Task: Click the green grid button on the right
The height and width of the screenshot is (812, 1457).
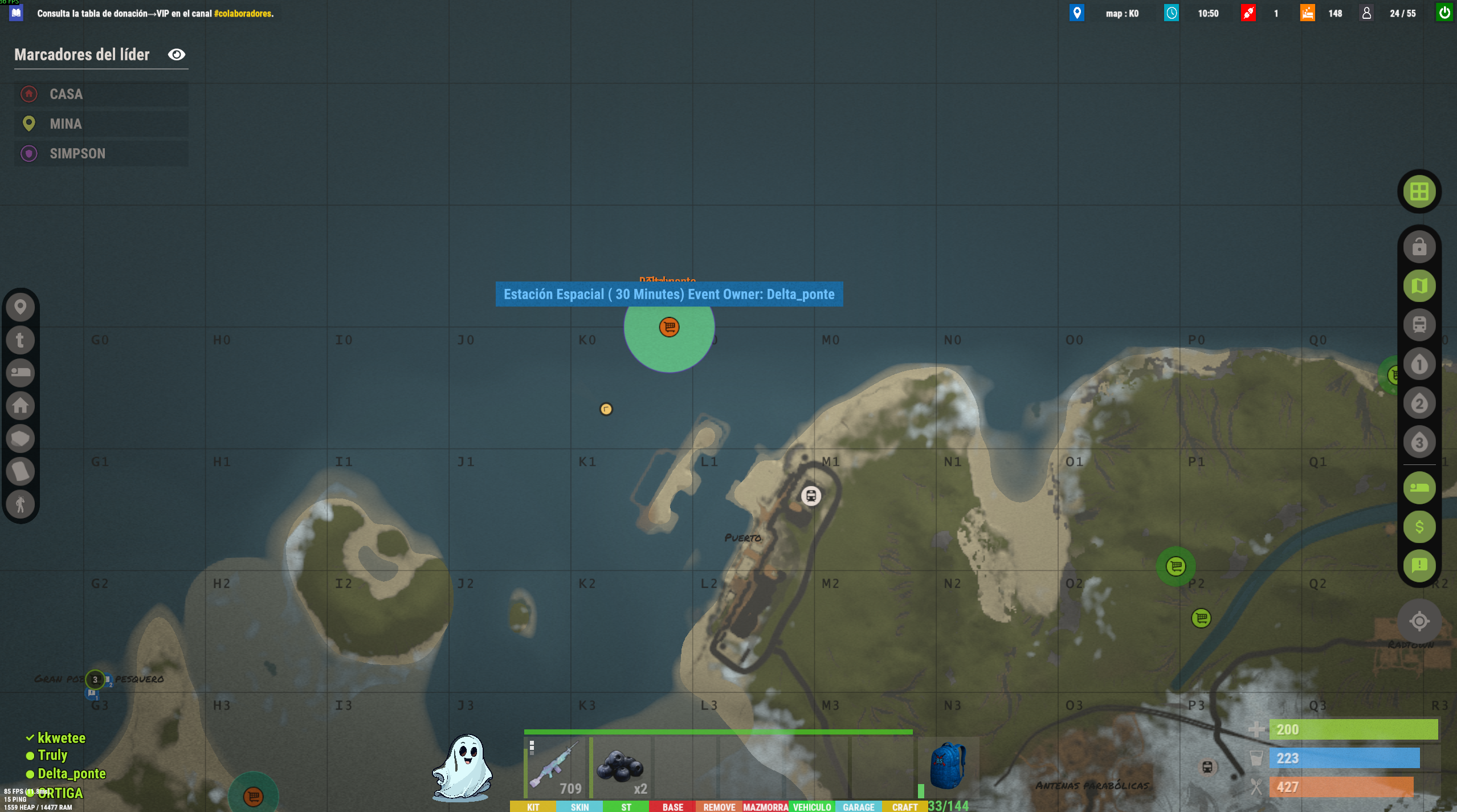Action: click(1419, 191)
